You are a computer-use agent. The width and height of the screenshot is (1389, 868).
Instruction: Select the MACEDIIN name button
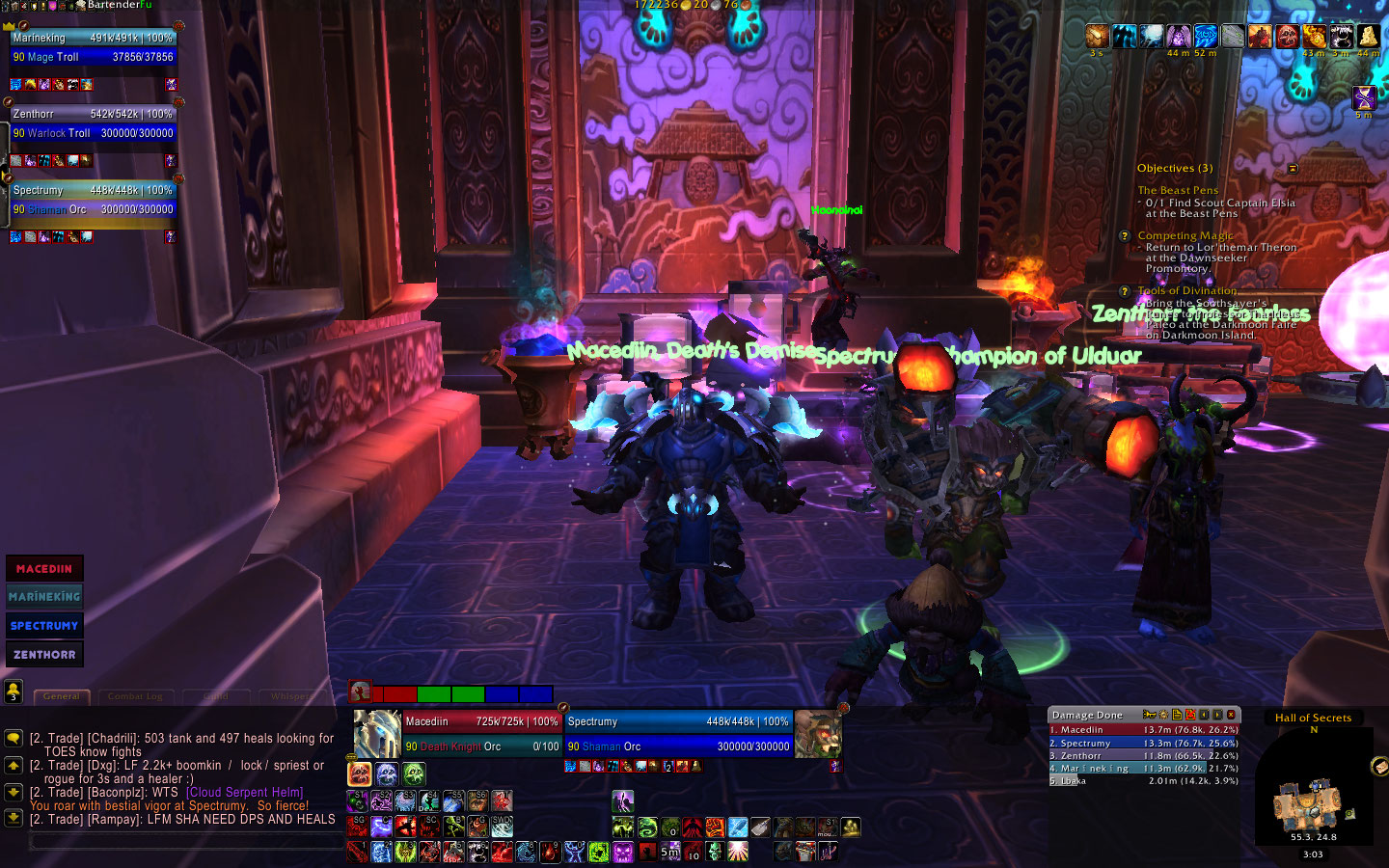pyautogui.click(x=44, y=569)
